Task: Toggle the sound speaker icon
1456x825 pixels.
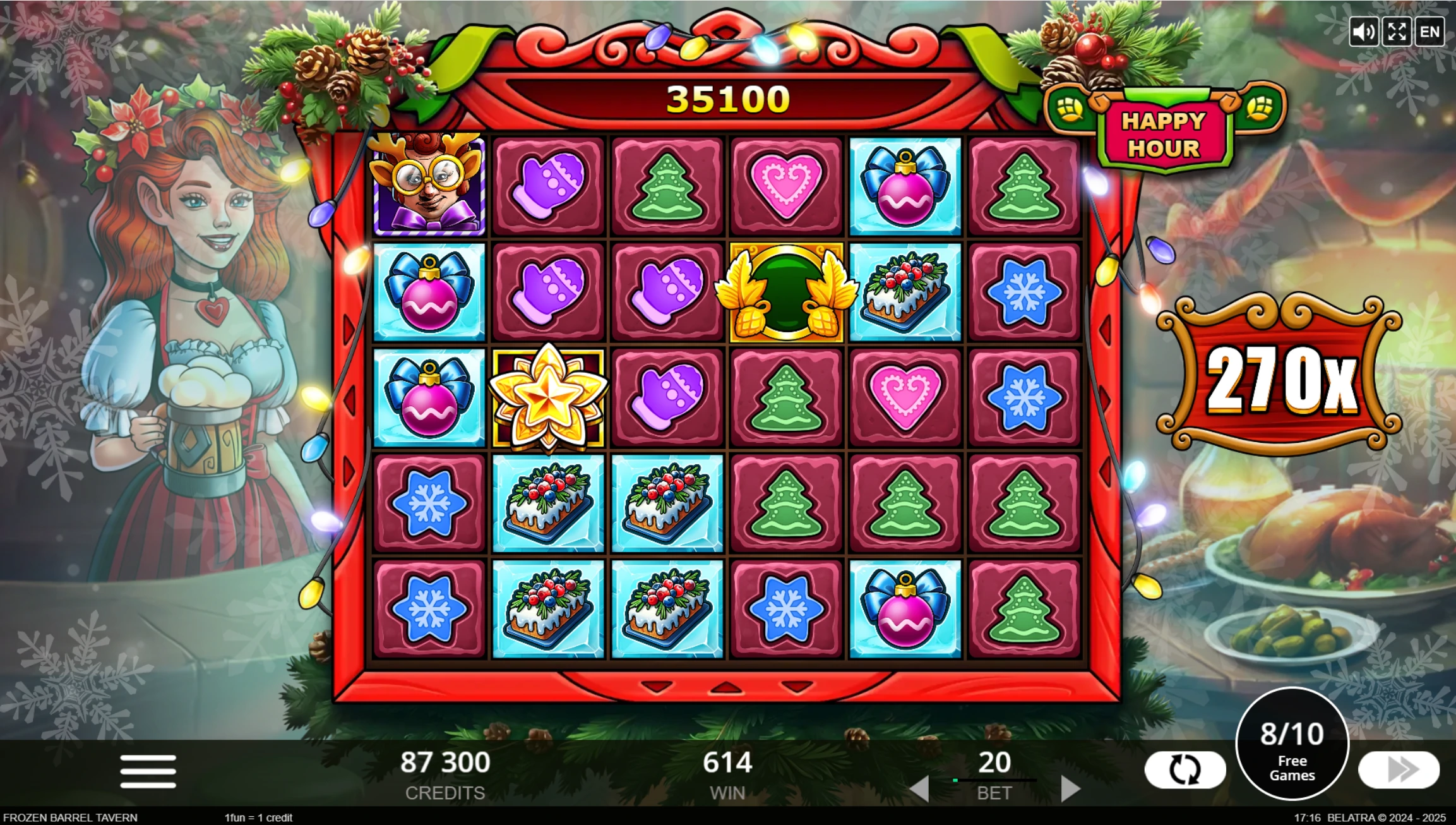Action: click(x=1363, y=32)
